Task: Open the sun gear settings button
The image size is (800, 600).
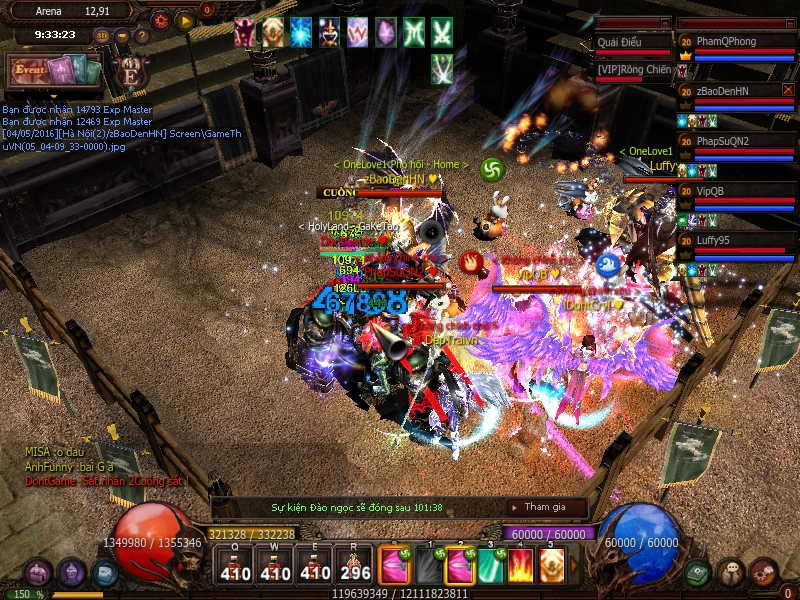Action: click(x=161, y=19)
